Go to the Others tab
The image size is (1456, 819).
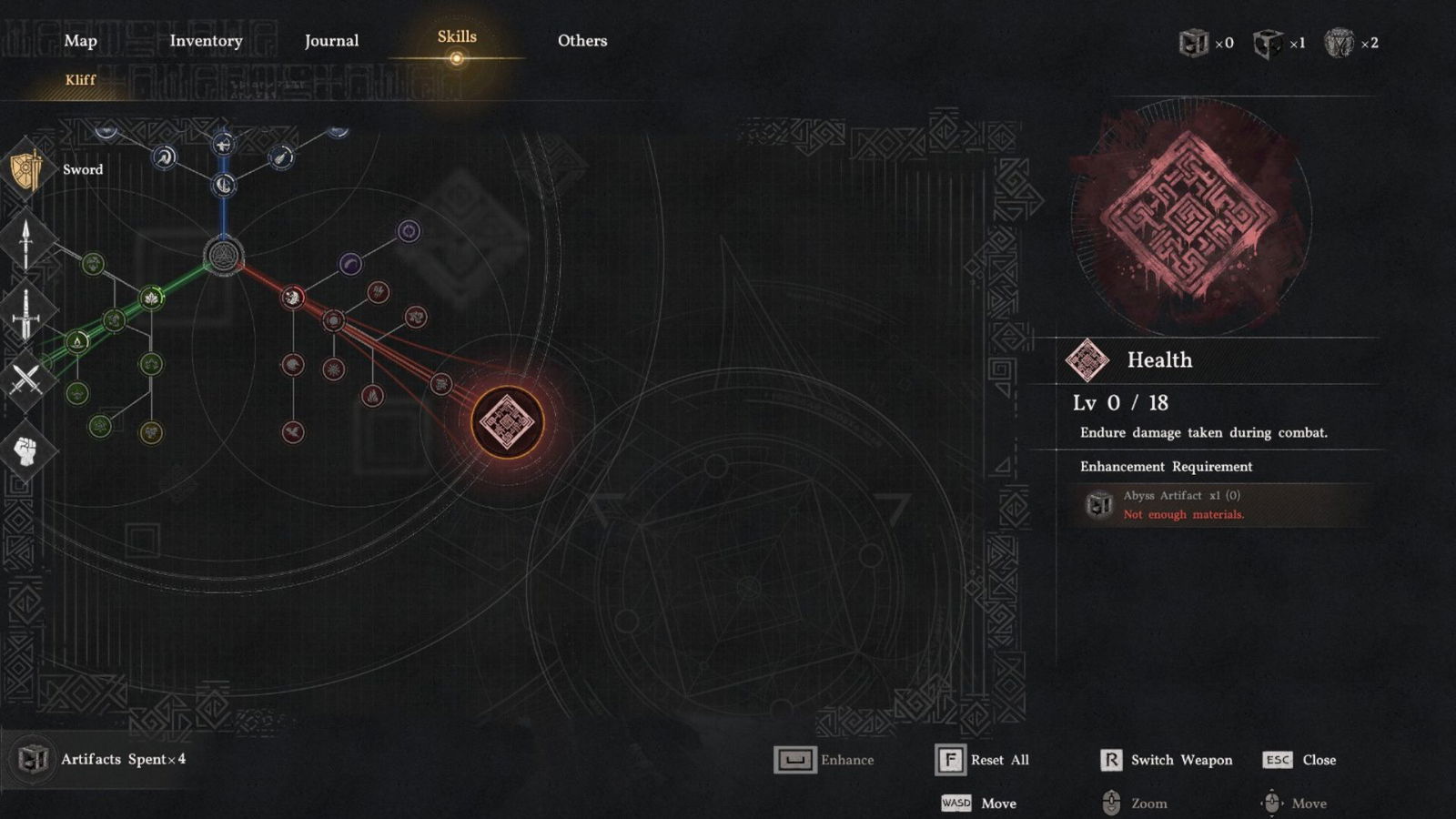(582, 41)
